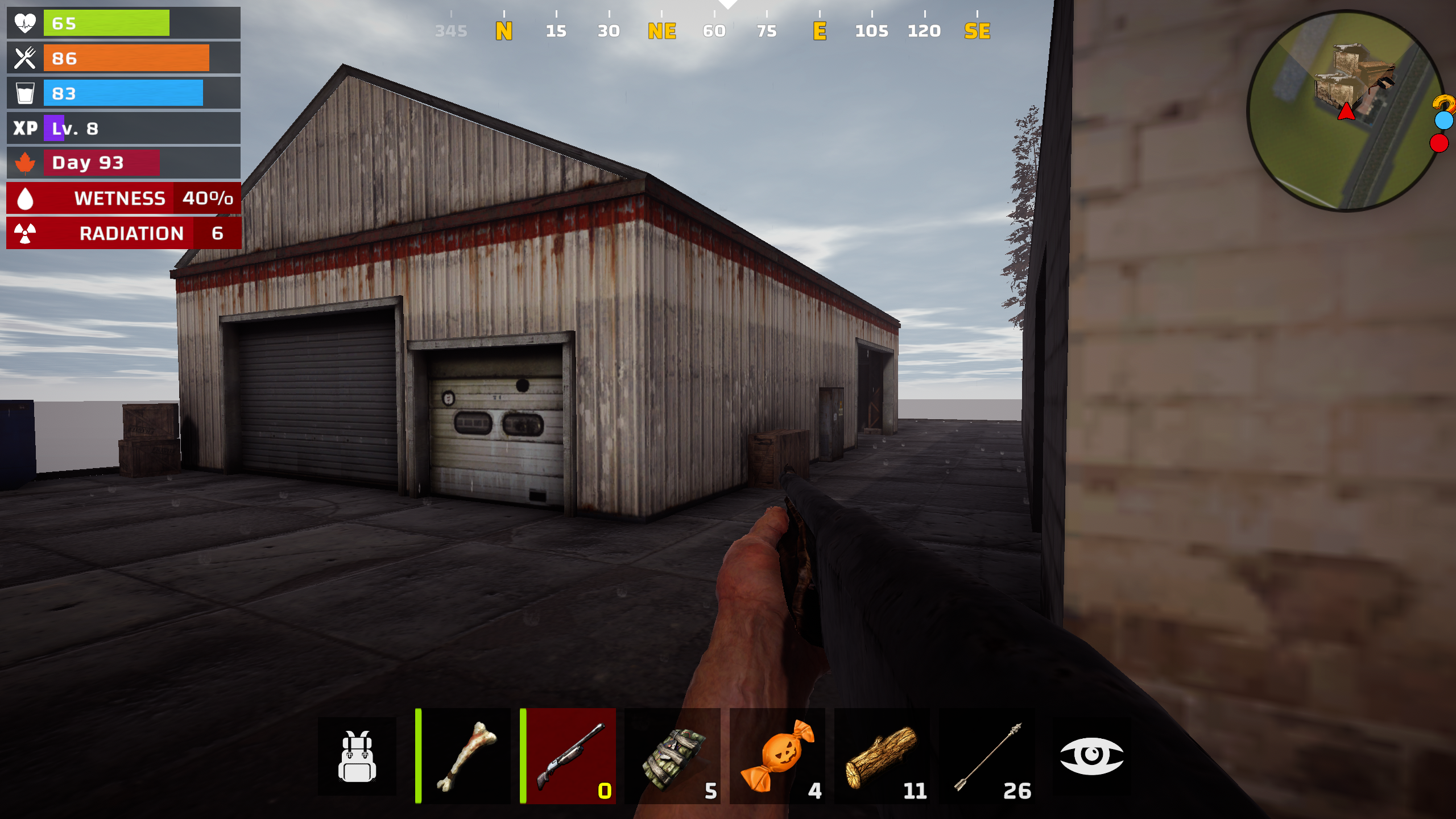Click the water glass thirst icon
Image resolution: width=1456 pixels, height=819 pixels.
pos(24,92)
